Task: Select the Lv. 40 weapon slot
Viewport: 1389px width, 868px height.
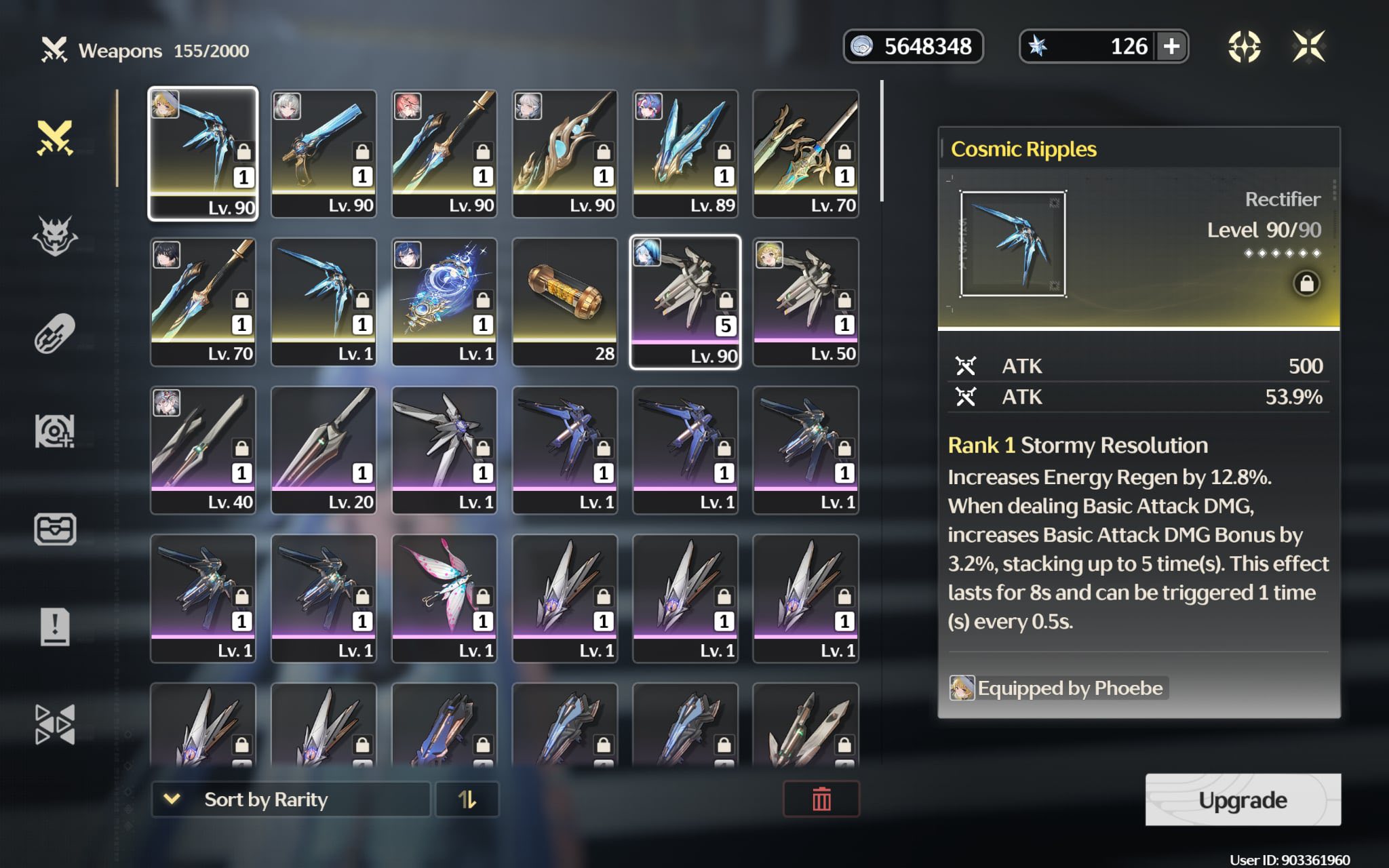Action: point(203,450)
